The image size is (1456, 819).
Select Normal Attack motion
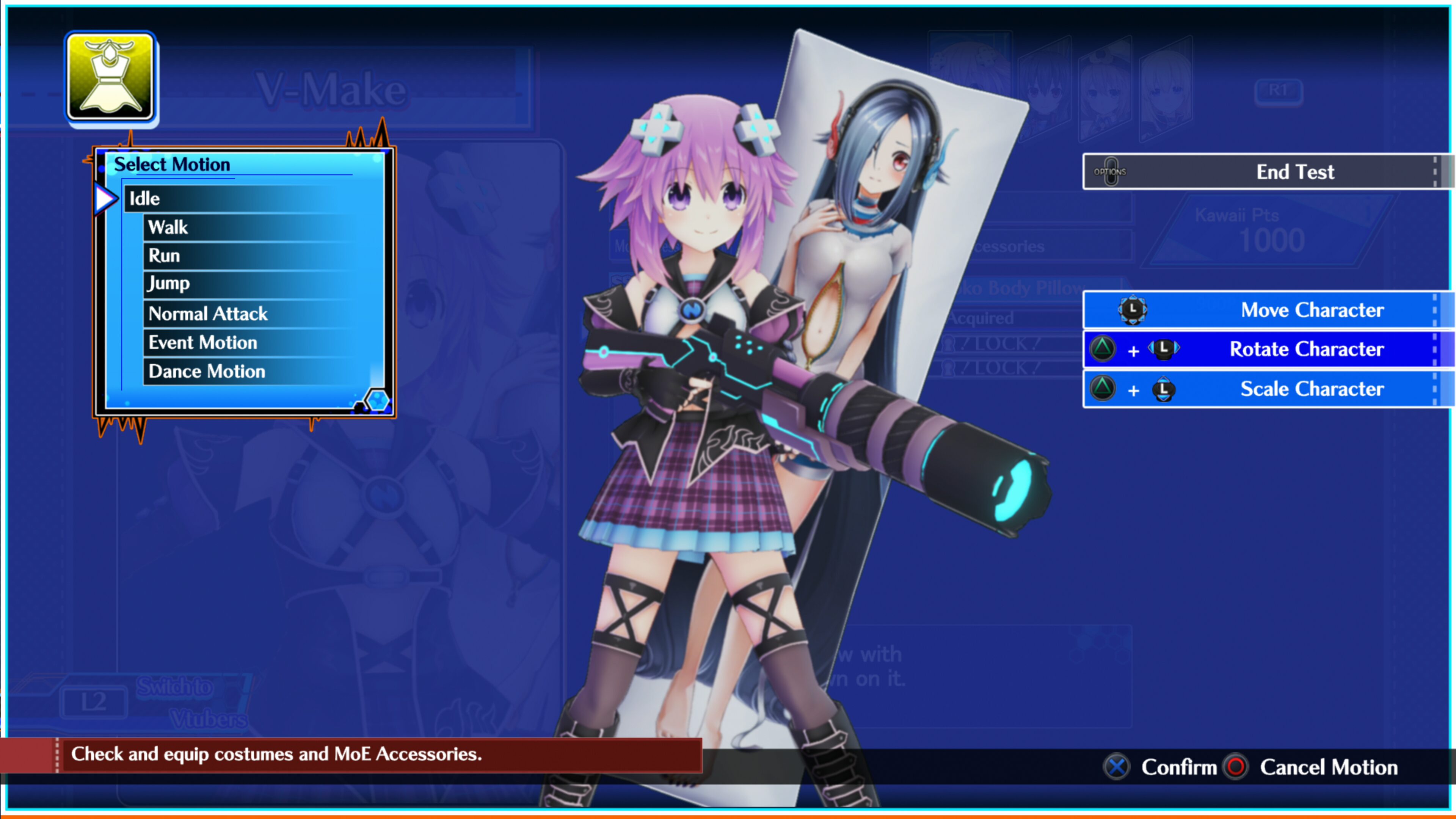(x=207, y=313)
